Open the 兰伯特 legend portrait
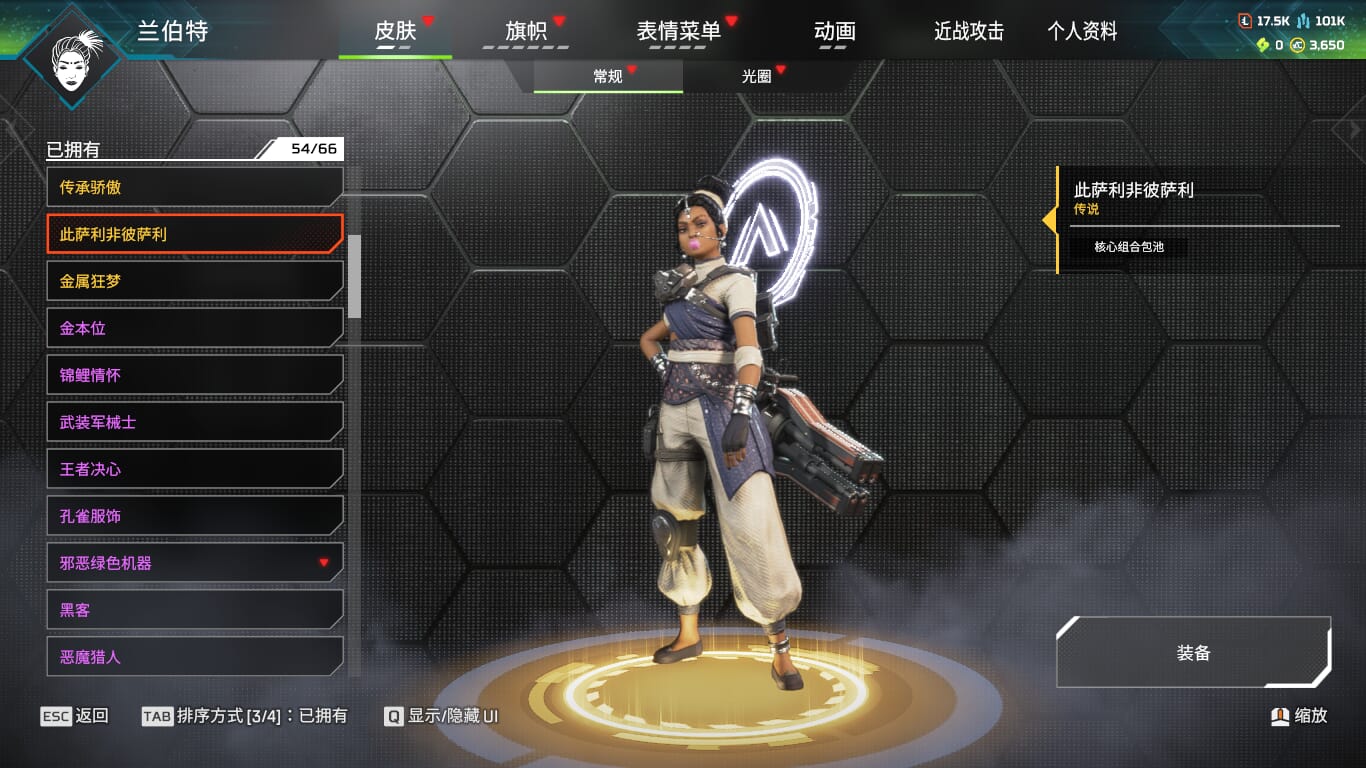 click(73, 57)
